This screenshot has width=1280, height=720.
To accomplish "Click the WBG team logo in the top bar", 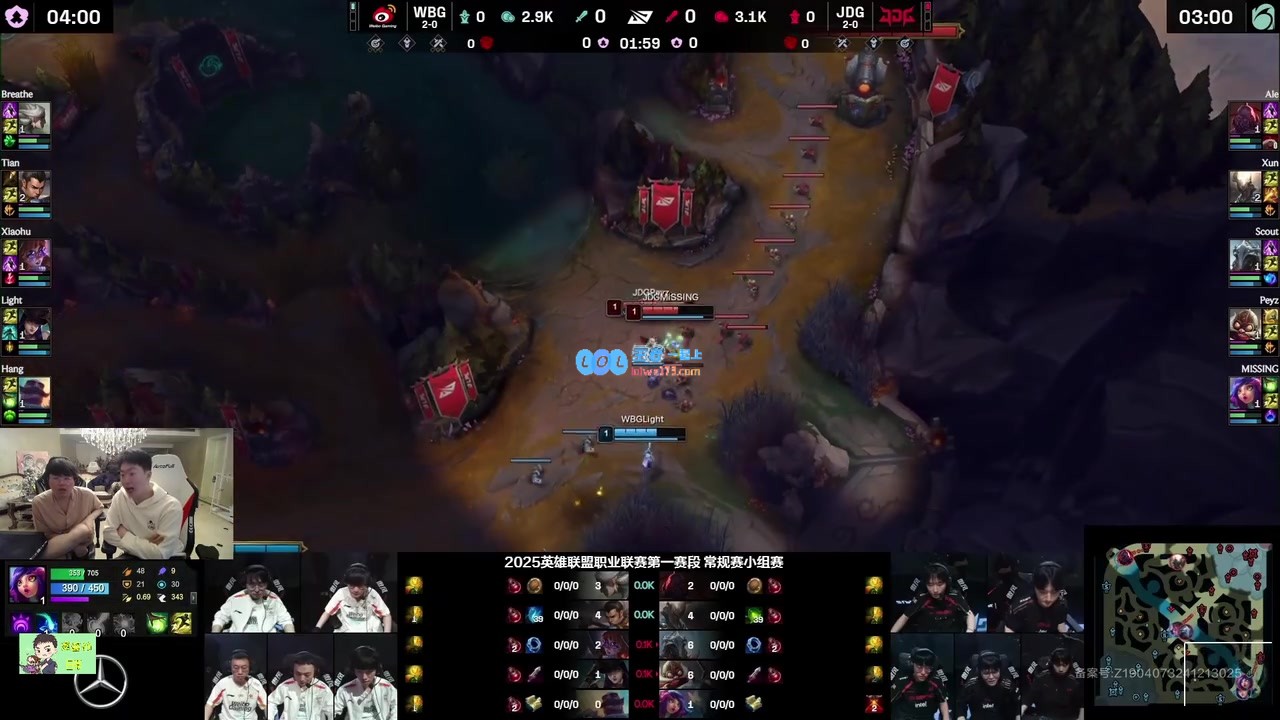I will [x=383, y=16].
